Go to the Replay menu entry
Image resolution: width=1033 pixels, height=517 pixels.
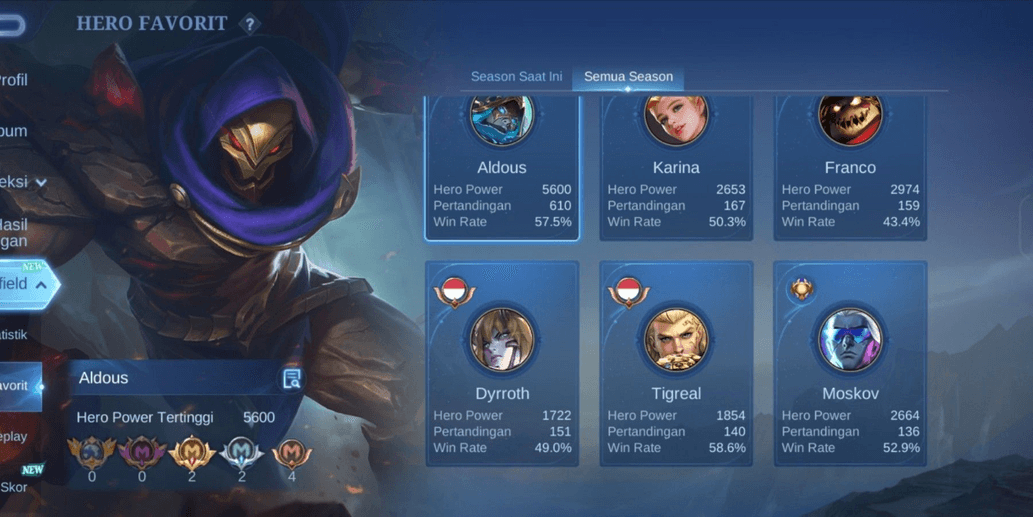pos(14,437)
